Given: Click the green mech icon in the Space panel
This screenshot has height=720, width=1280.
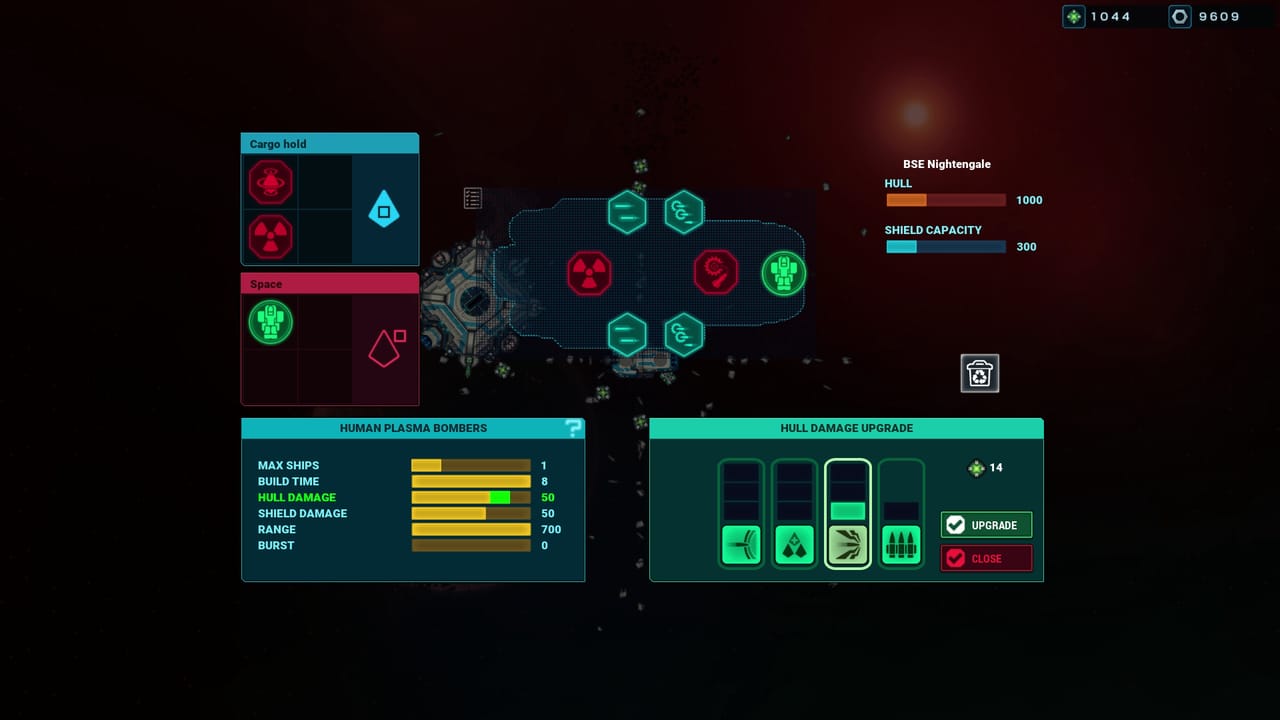Looking at the screenshot, I should tap(269, 322).
